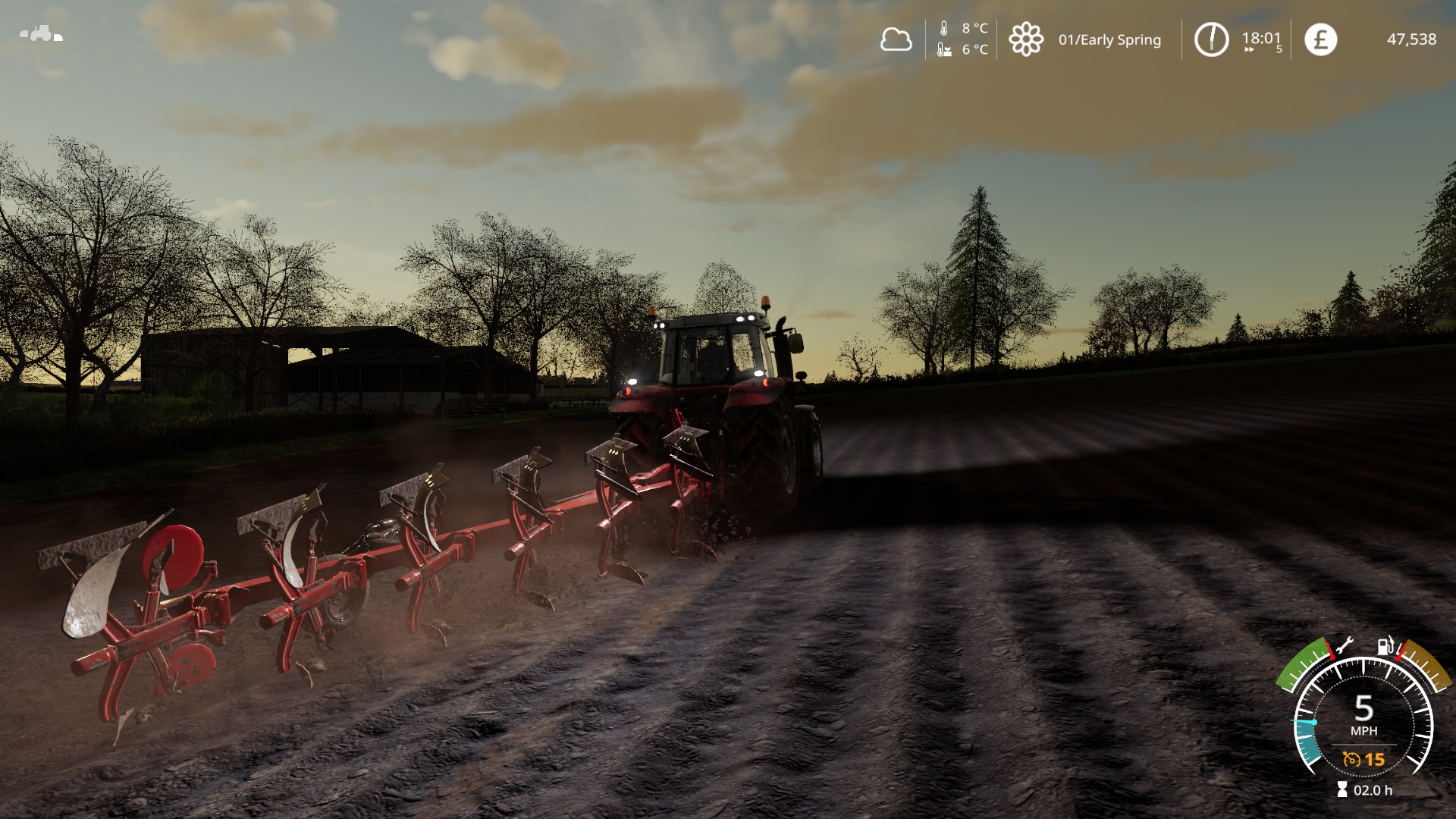Open the cloud weather icon
Image resolution: width=1456 pixels, height=819 pixels.
pos(896,39)
